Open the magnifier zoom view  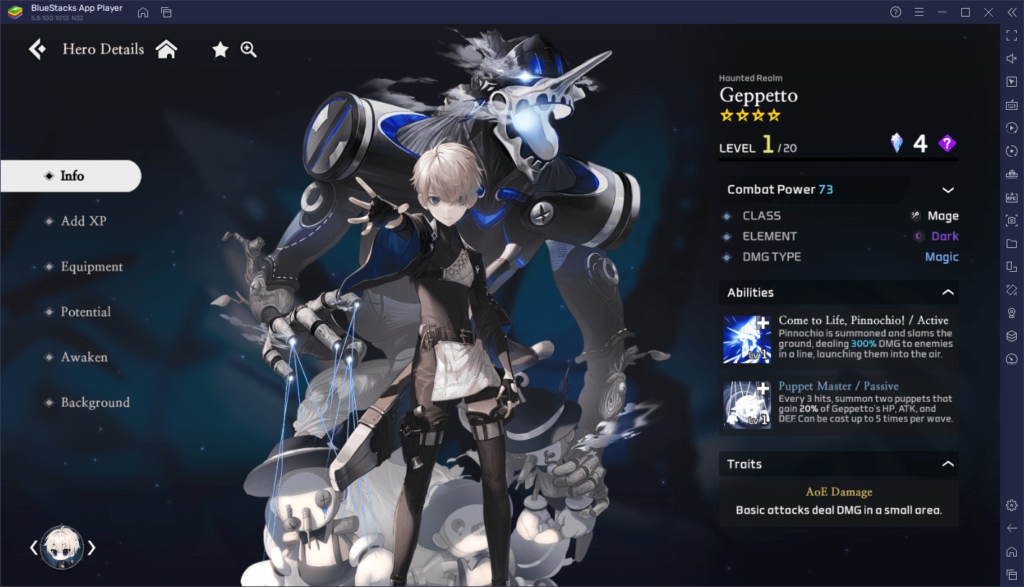click(x=249, y=49)
